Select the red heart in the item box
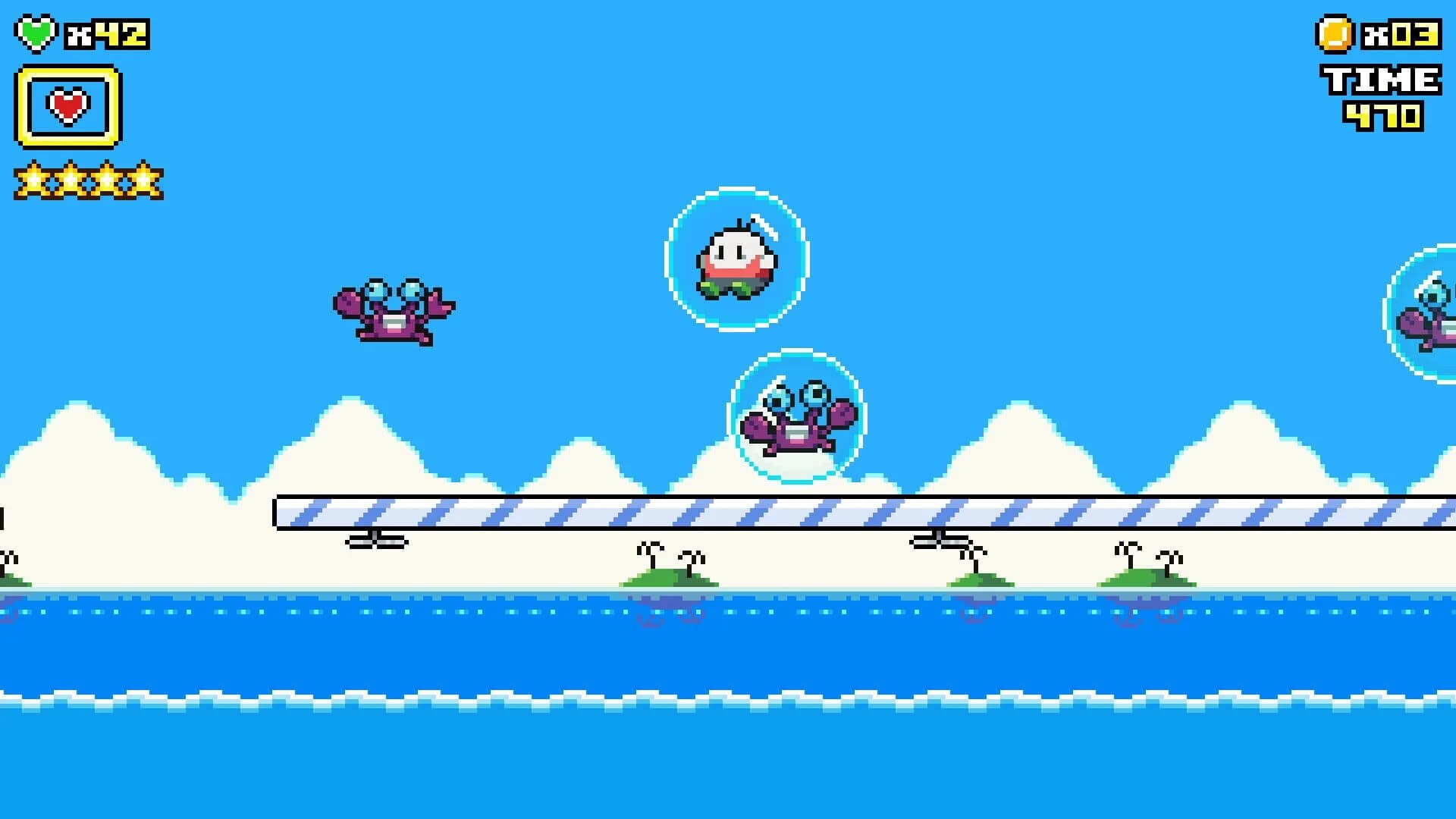This screenshot has width=1456, height=819. point(67,106)
